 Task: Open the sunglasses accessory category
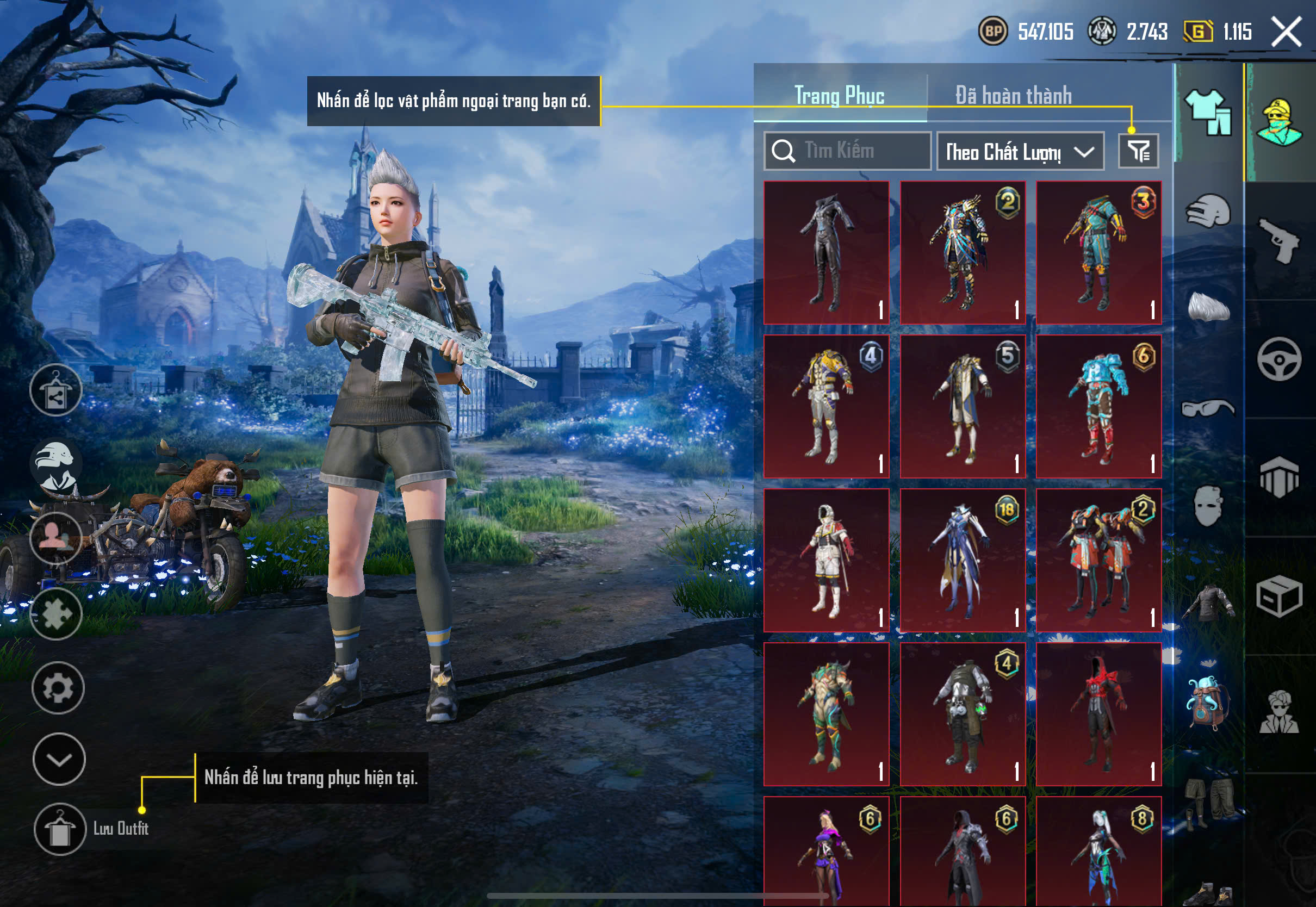point(1208,408)
